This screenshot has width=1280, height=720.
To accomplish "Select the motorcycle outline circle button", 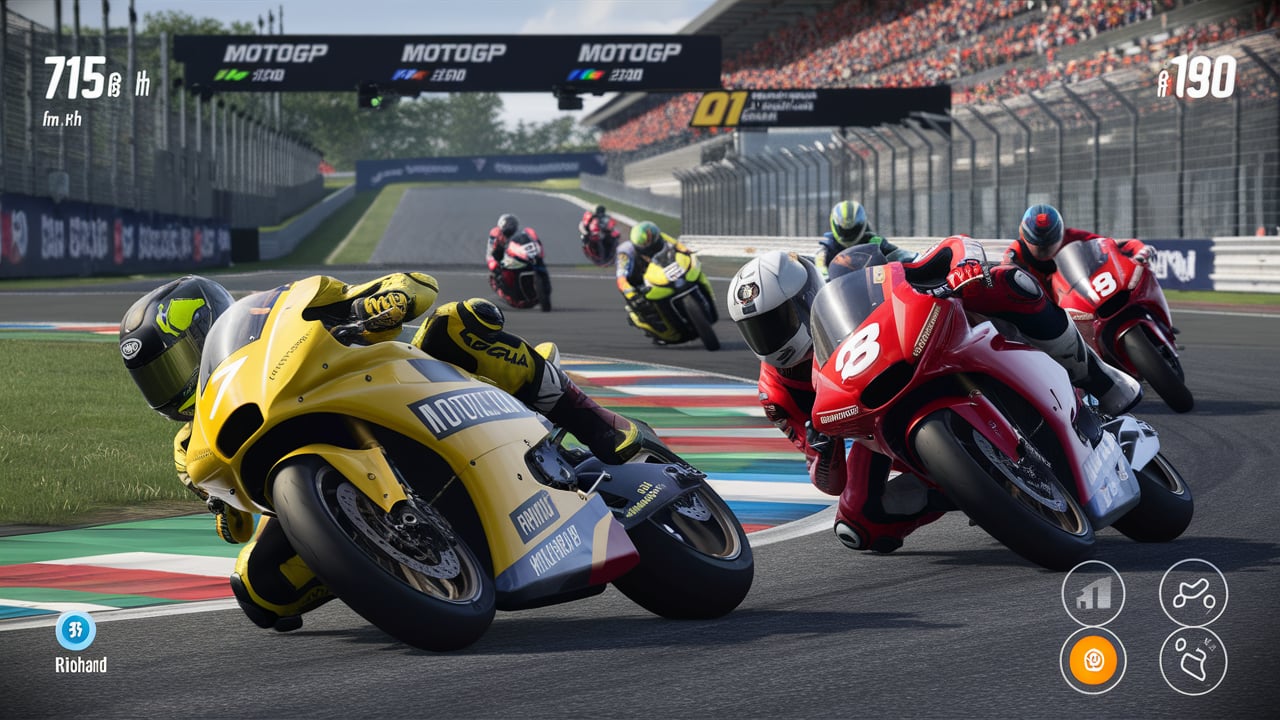I will [1193, 593].
